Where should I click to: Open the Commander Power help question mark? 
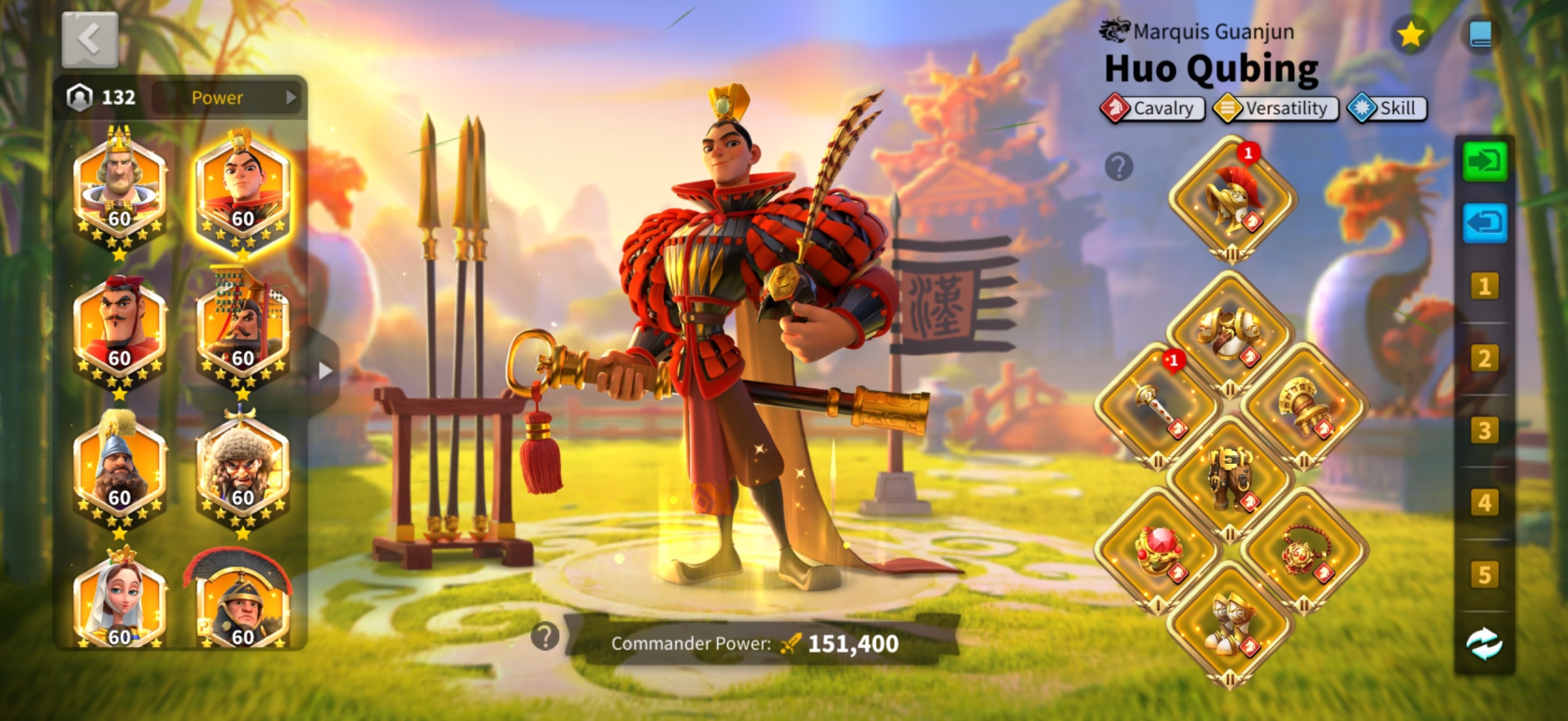pos(544,637)
